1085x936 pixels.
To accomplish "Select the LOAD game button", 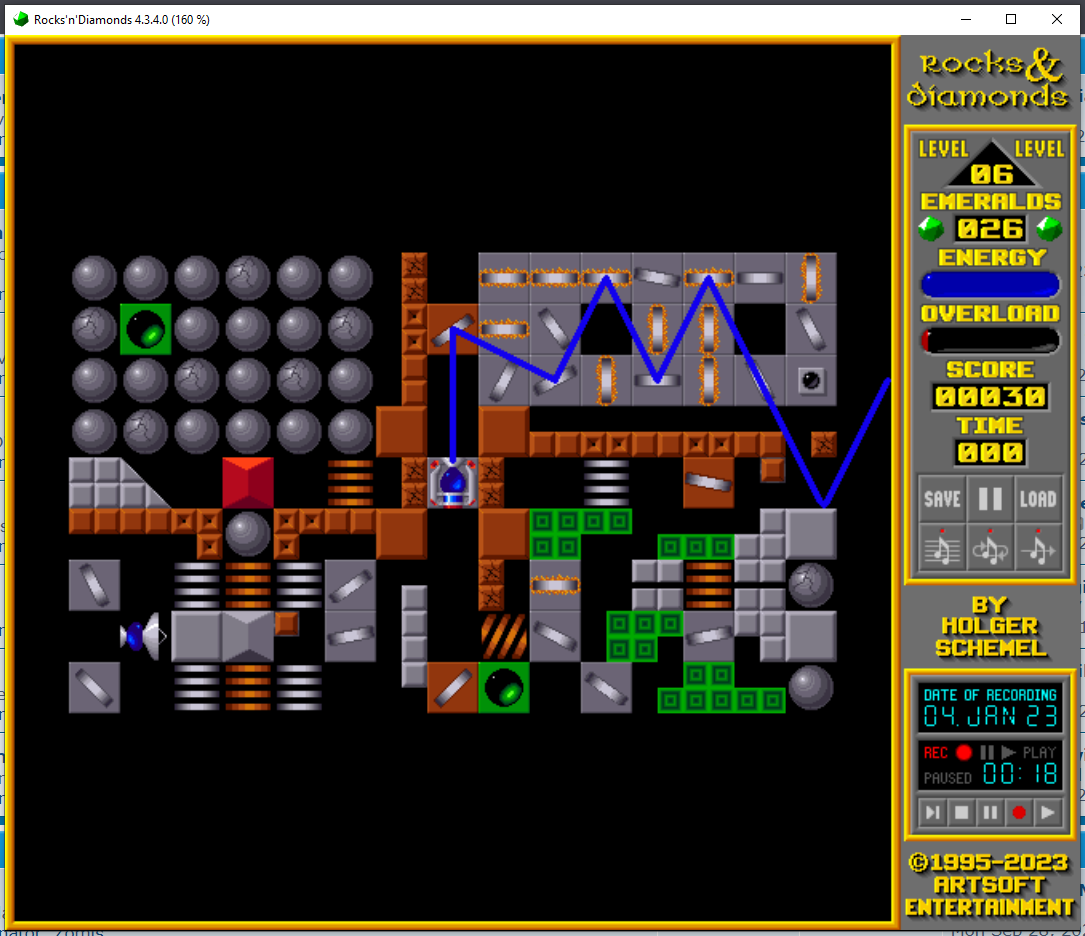I will (x=1038, y=499).
